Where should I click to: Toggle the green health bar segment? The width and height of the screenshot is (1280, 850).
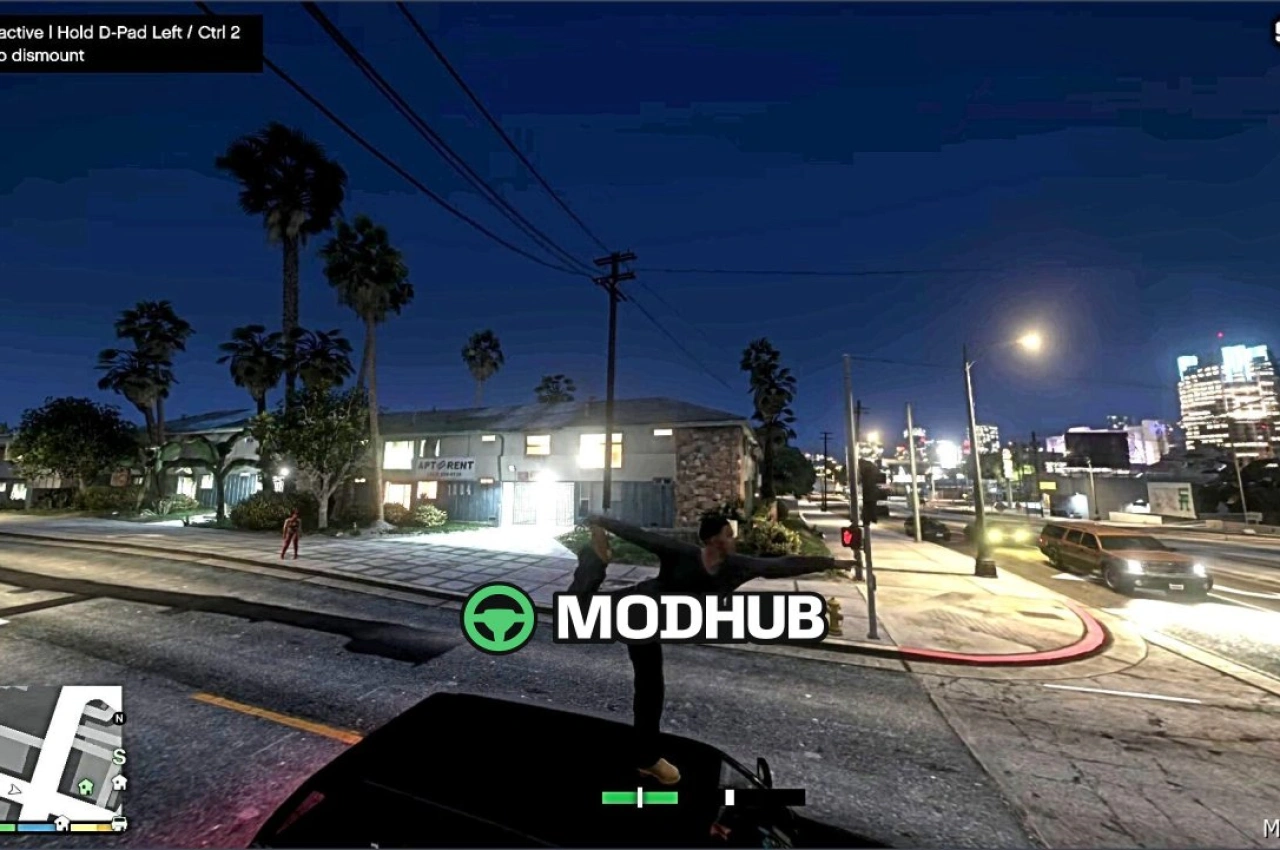point(8,827)
